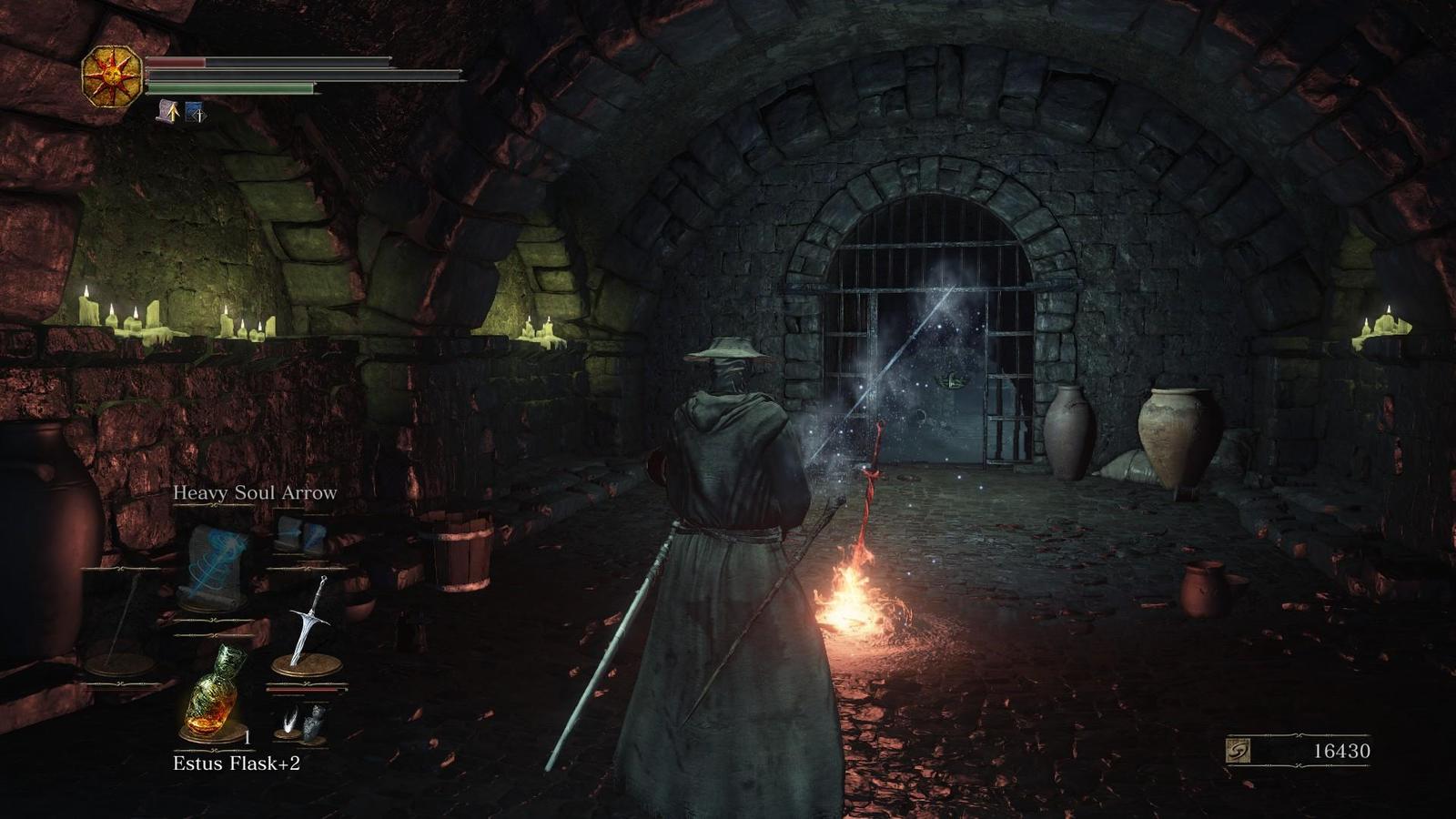Select the Heavy Soul Arrow spell slot
This screenshot has width=1456, height=819.
click(215, 566)
